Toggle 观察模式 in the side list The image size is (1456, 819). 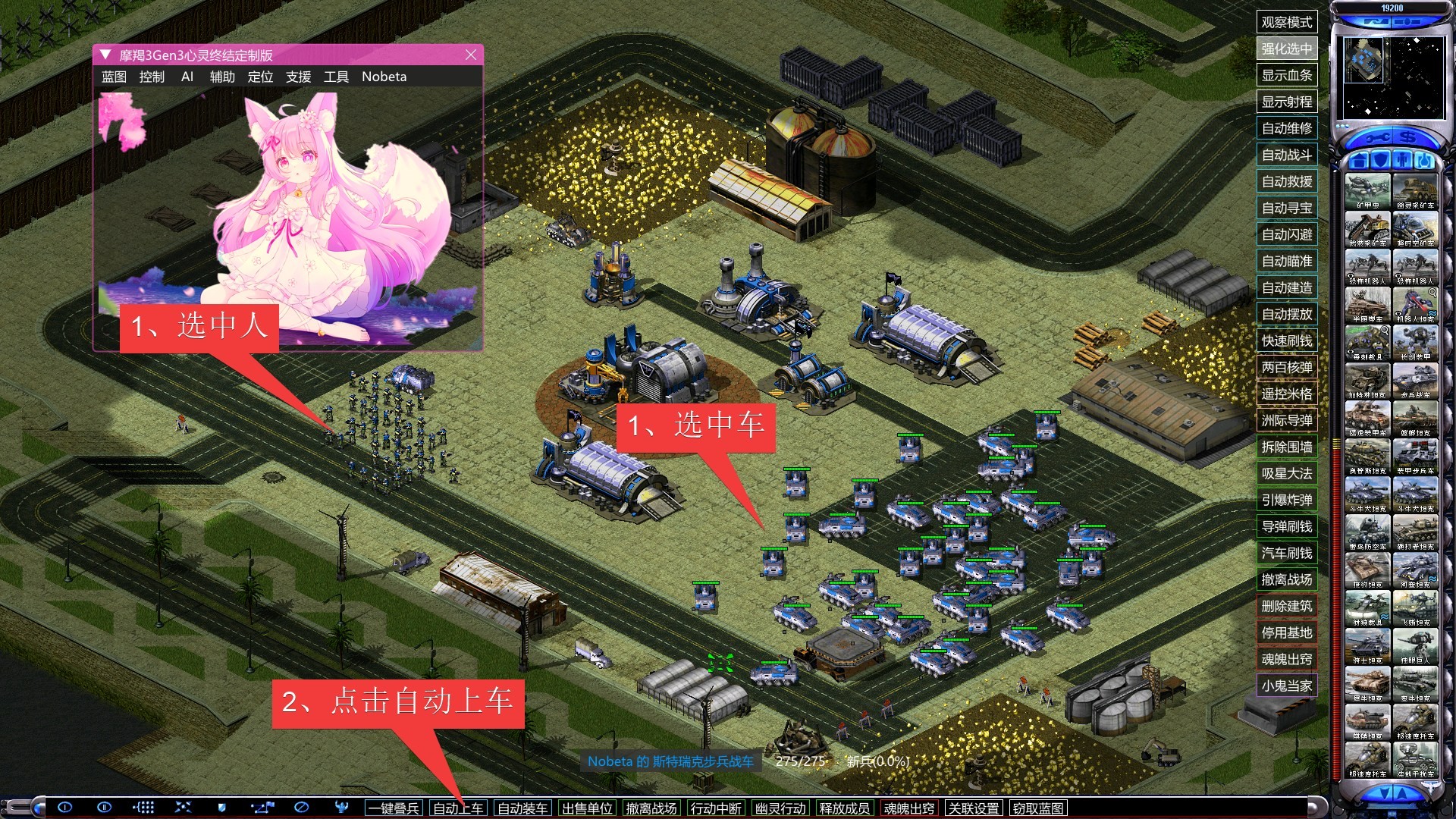coord(1286,22)
